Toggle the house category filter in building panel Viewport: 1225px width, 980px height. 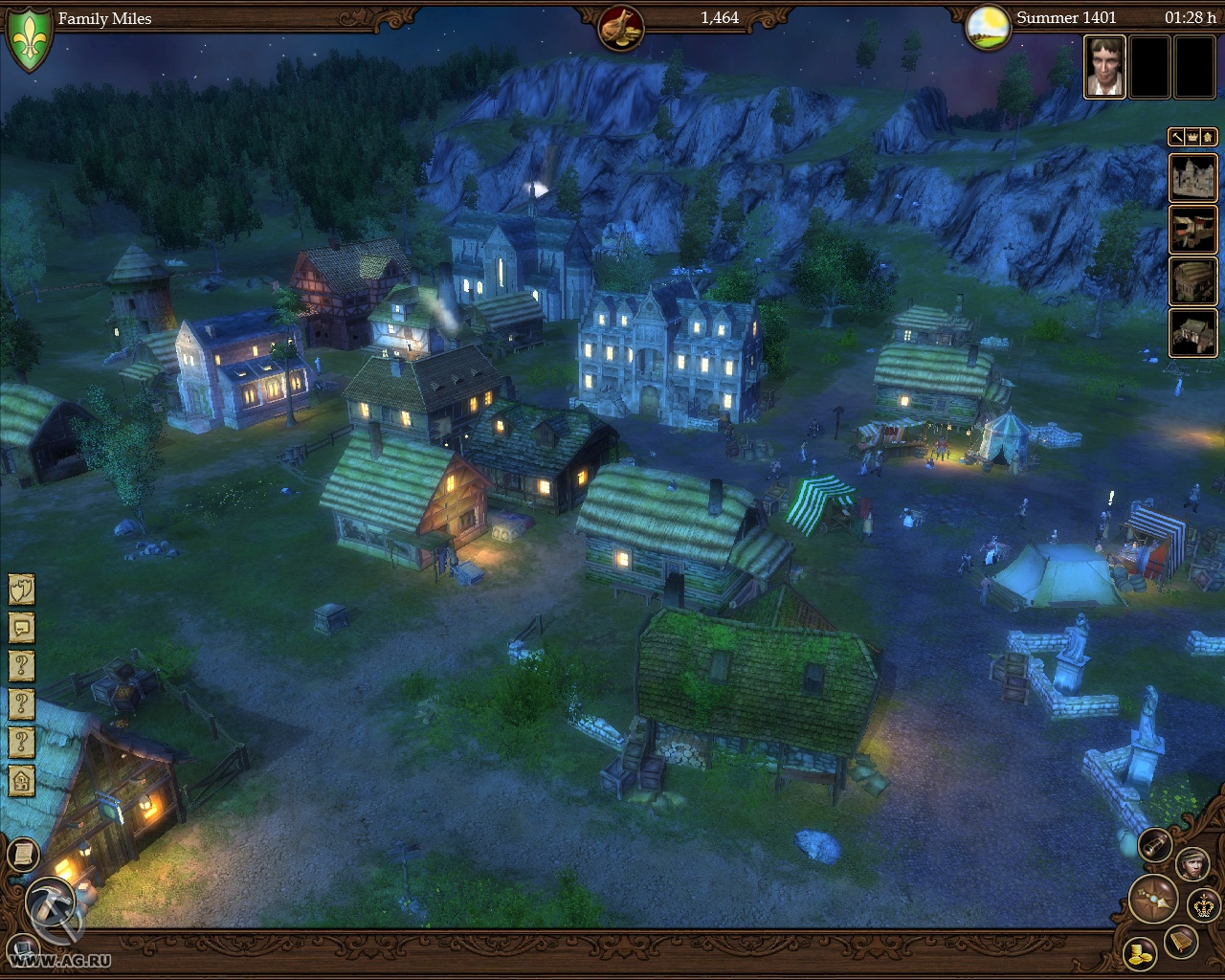point(1209,138)
